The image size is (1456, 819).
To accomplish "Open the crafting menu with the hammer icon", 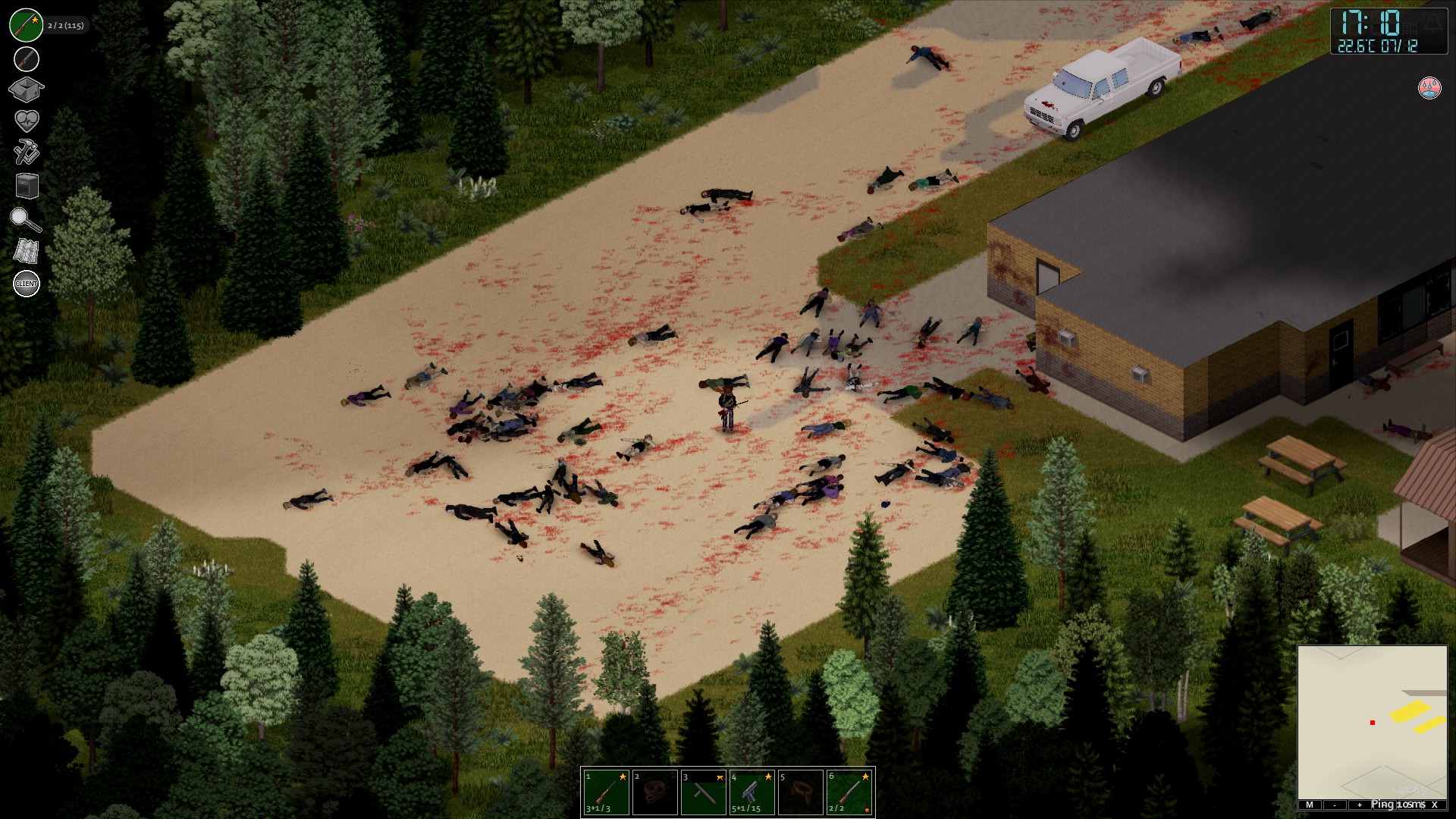I will point(26,149).
